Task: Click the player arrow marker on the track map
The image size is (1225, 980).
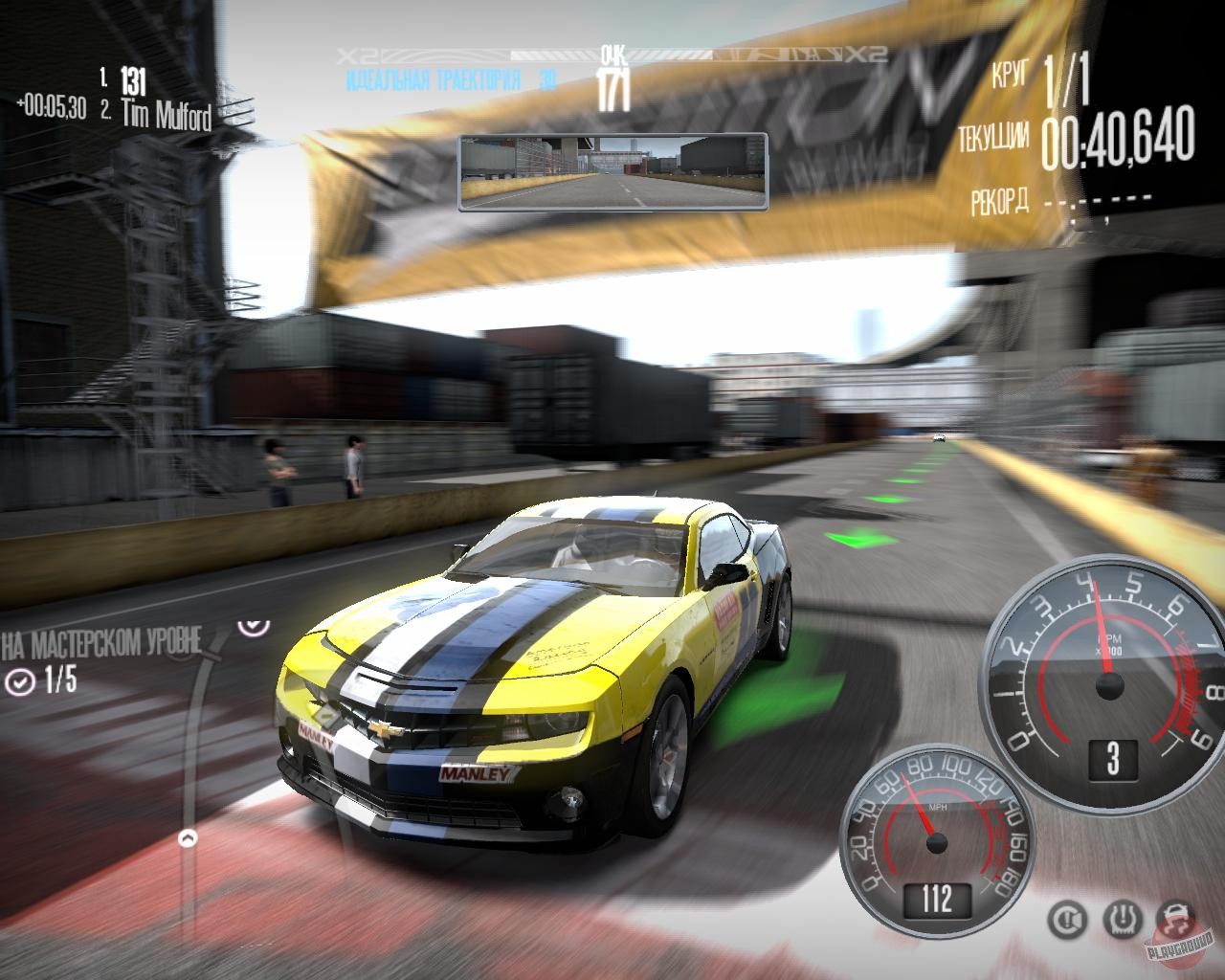Action: click(188, 839)
